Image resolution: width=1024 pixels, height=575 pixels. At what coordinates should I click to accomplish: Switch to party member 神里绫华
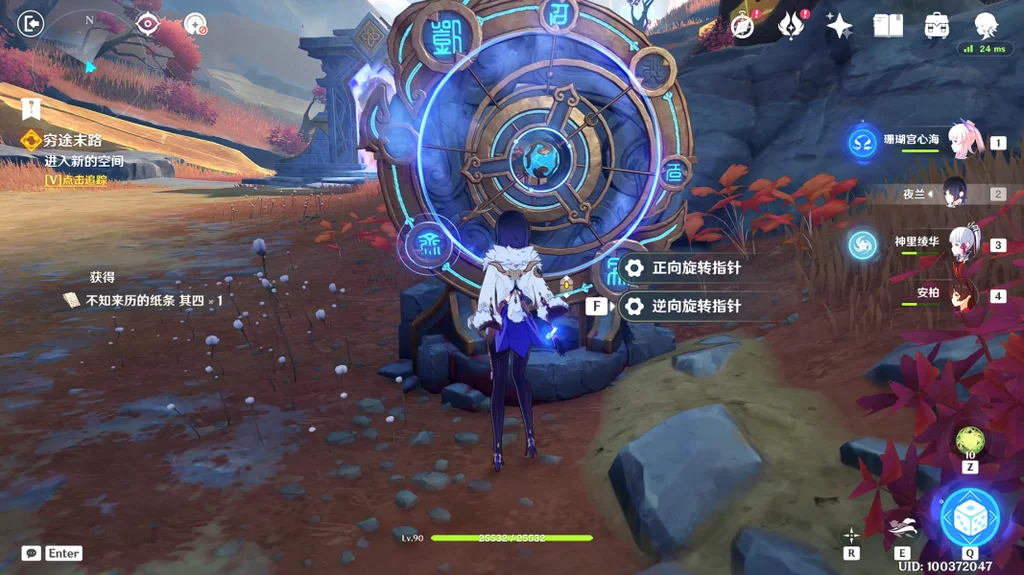coord(961,244)
